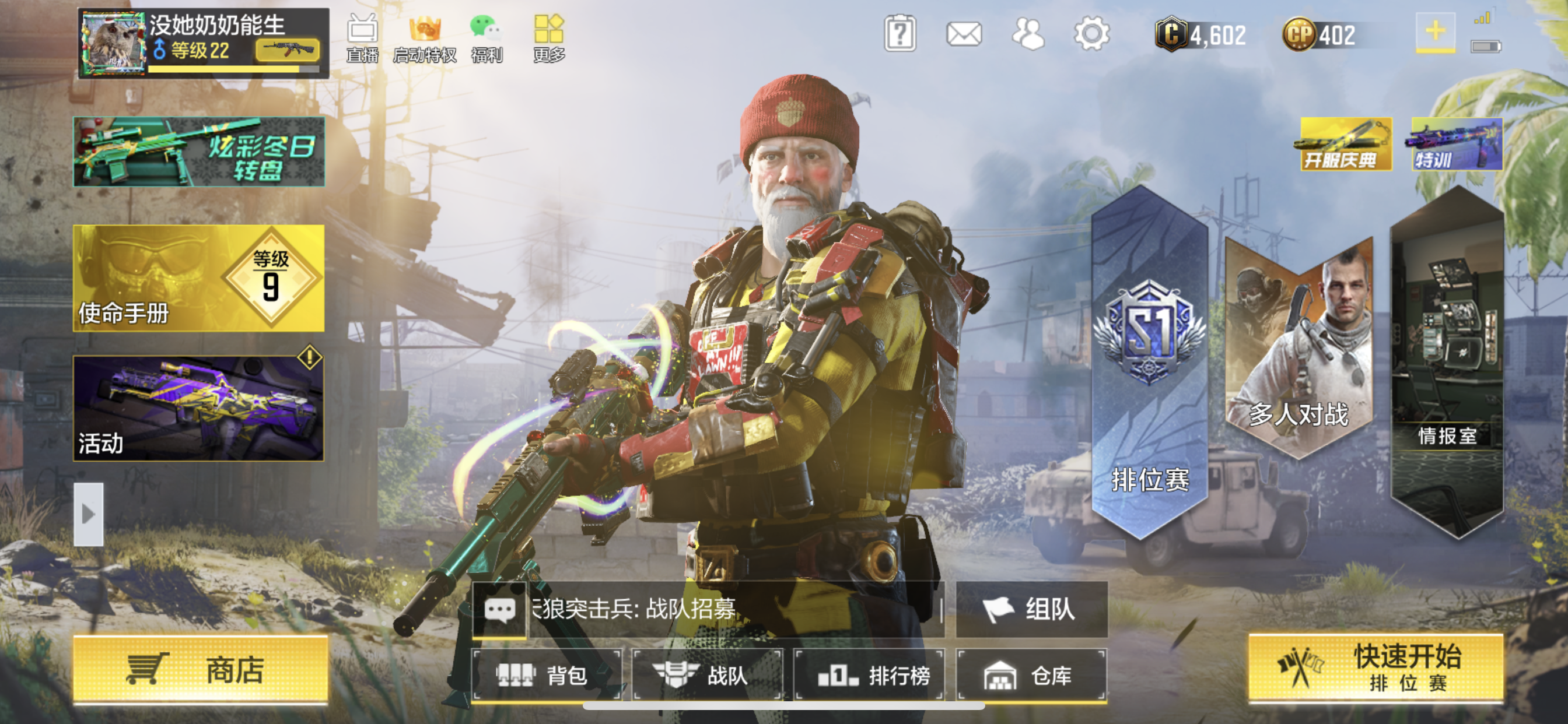Open the 背包 loadout menu
Image resolution: width=1568 pixels, height=724 pixels.
[546, 674]
